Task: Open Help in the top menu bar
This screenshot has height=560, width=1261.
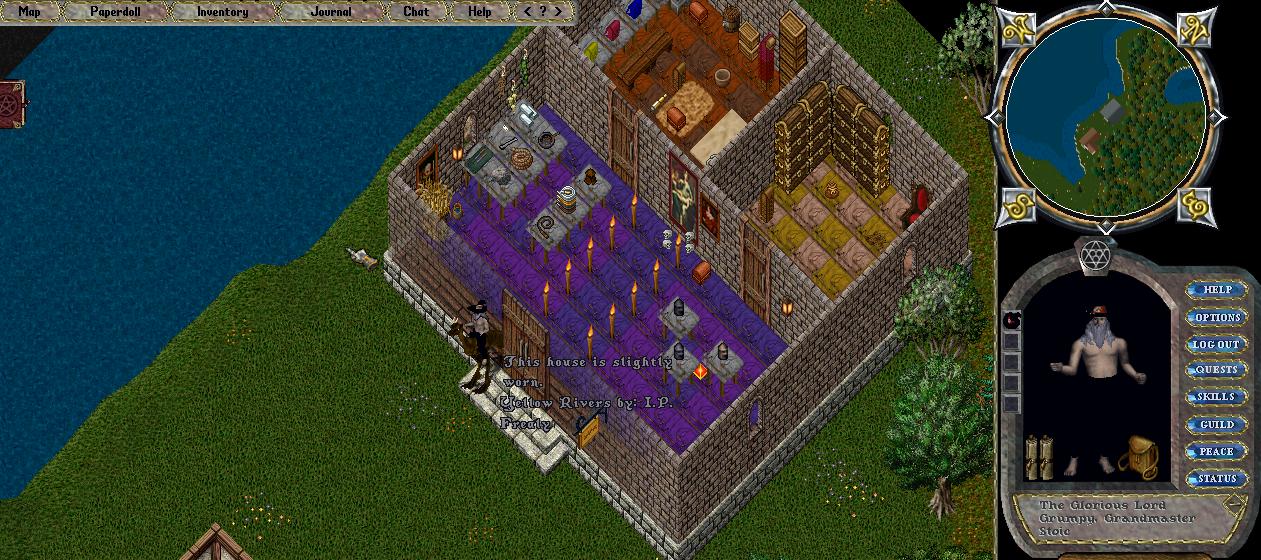Action: tap(480, 12)
